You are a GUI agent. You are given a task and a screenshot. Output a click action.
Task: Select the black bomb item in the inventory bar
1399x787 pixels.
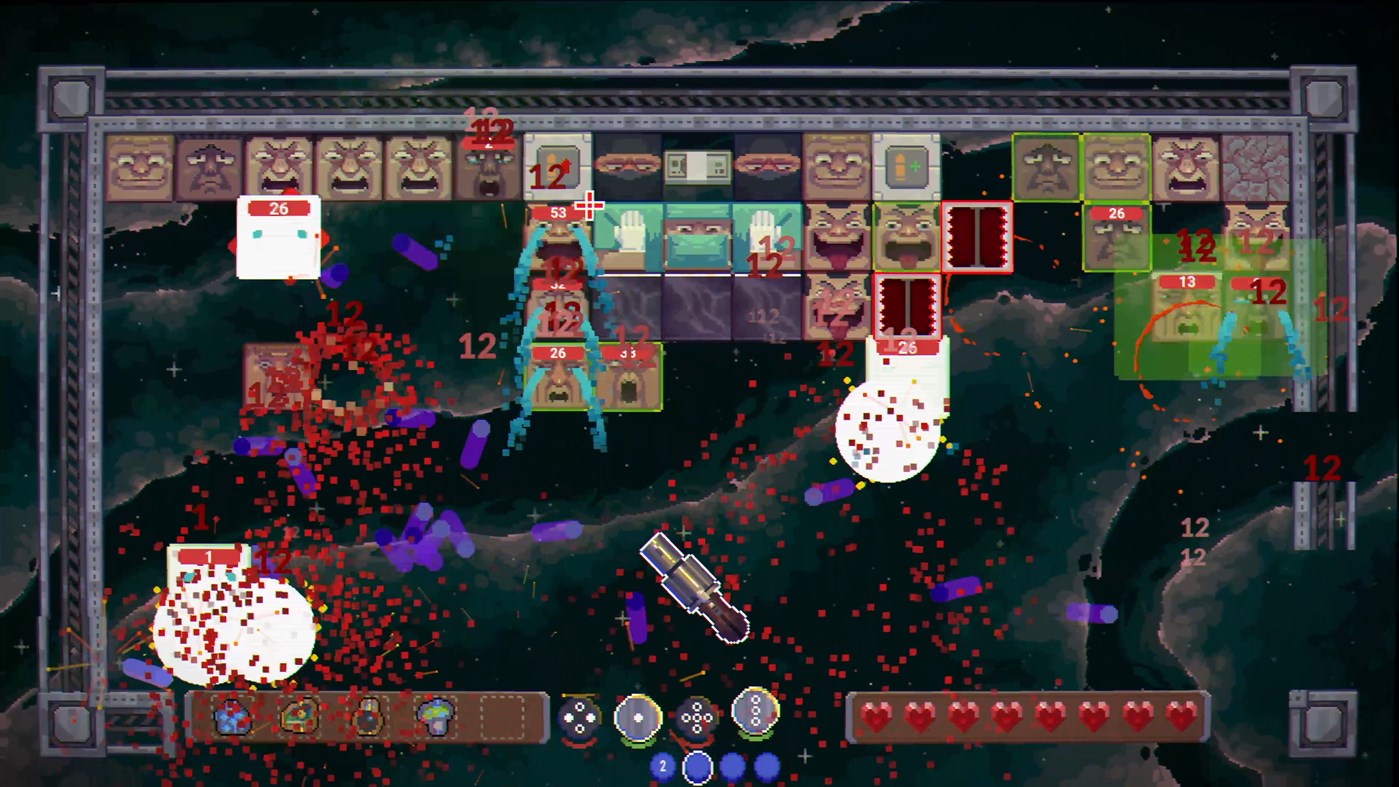coord(368,718)
